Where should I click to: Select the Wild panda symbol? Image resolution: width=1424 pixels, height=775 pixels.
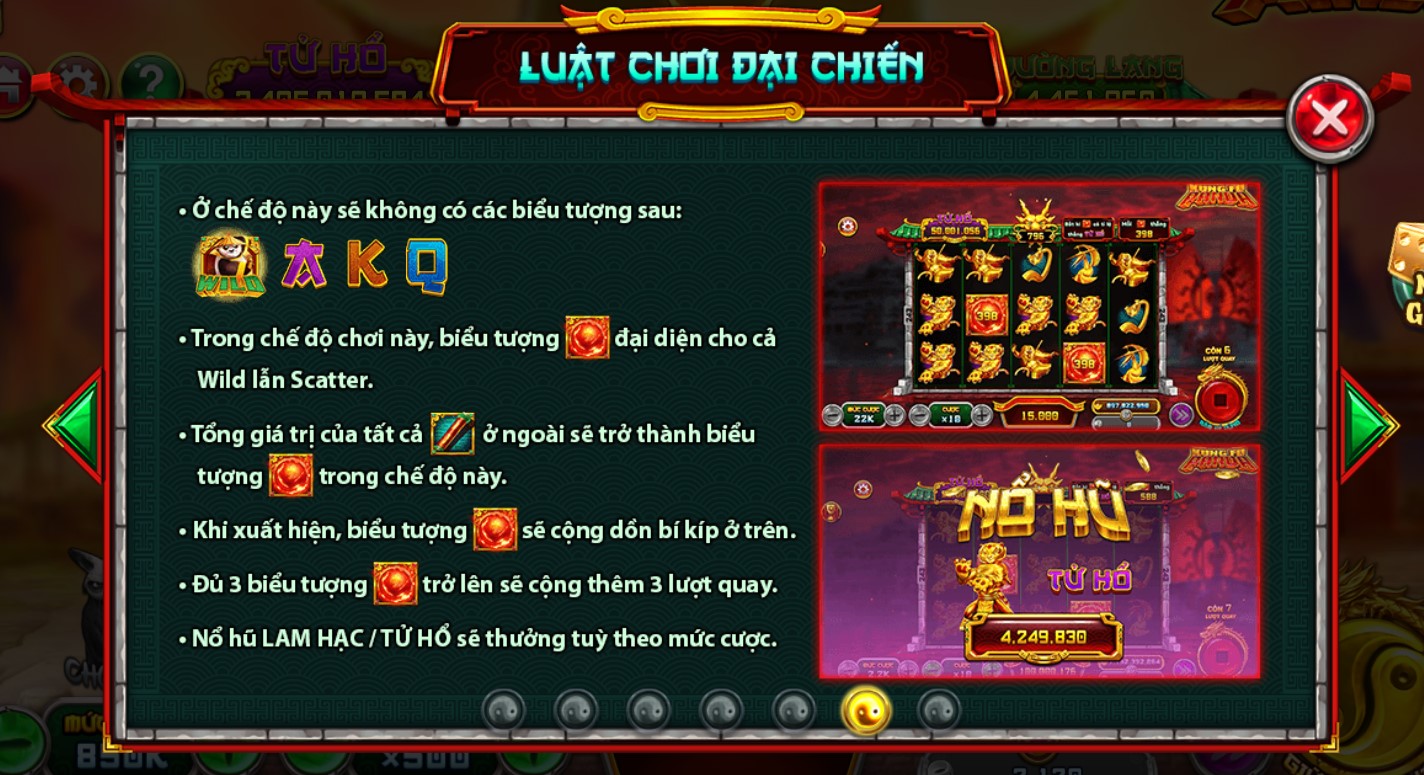230,265
